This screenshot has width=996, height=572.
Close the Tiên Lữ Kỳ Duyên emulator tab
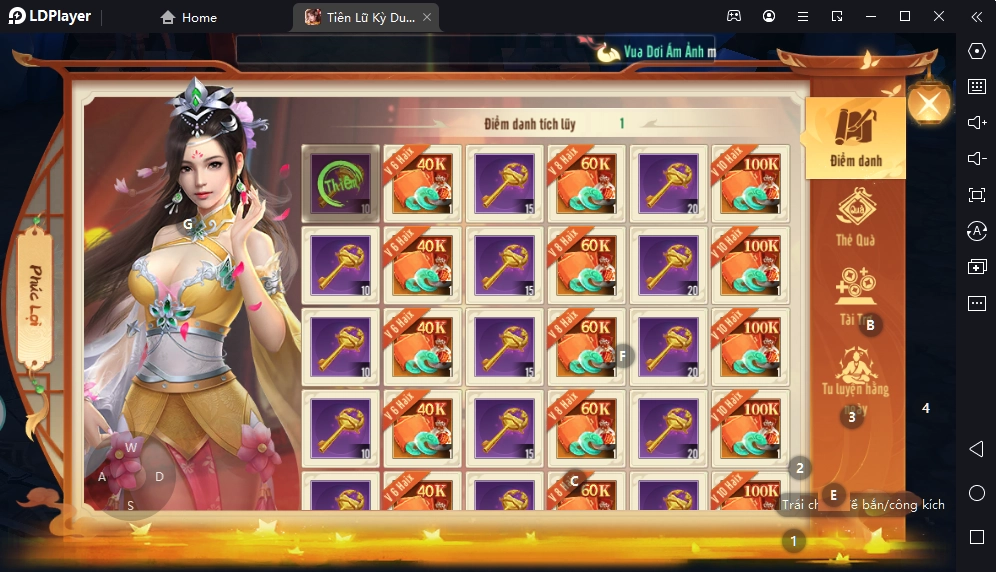[427, 17]
